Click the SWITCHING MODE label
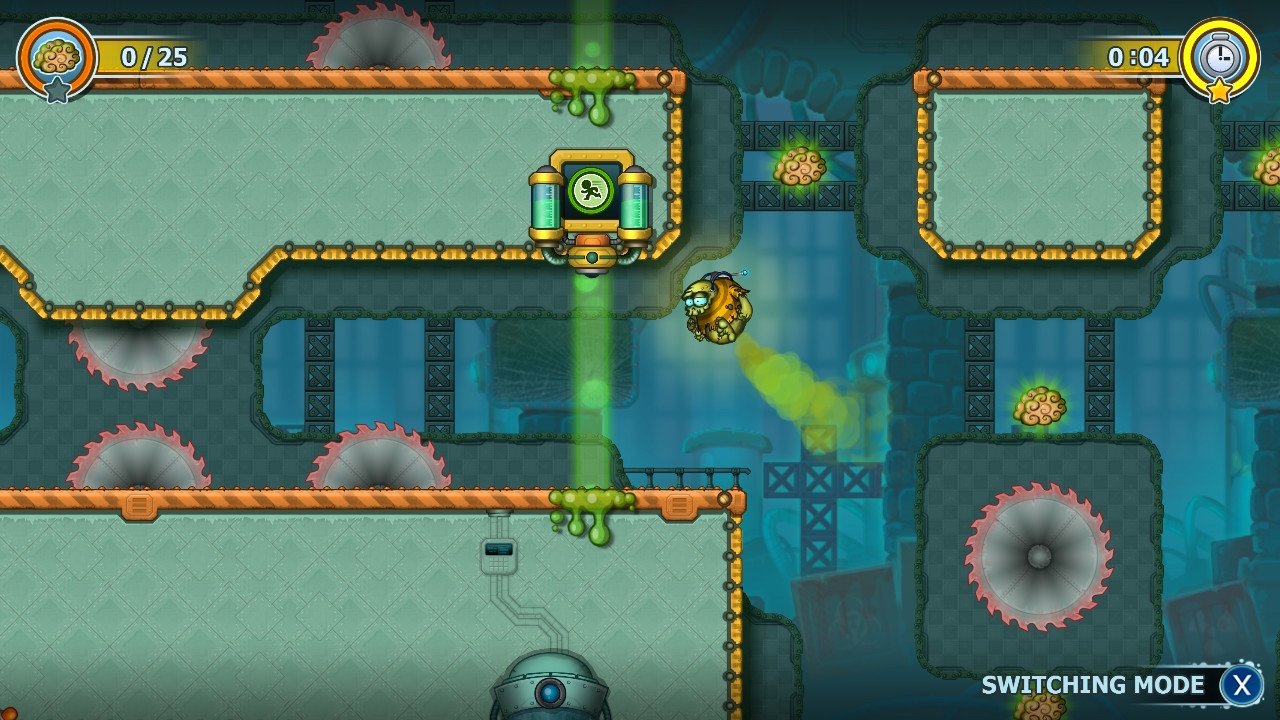The image size is (1280, 720). coord(1092,685)
